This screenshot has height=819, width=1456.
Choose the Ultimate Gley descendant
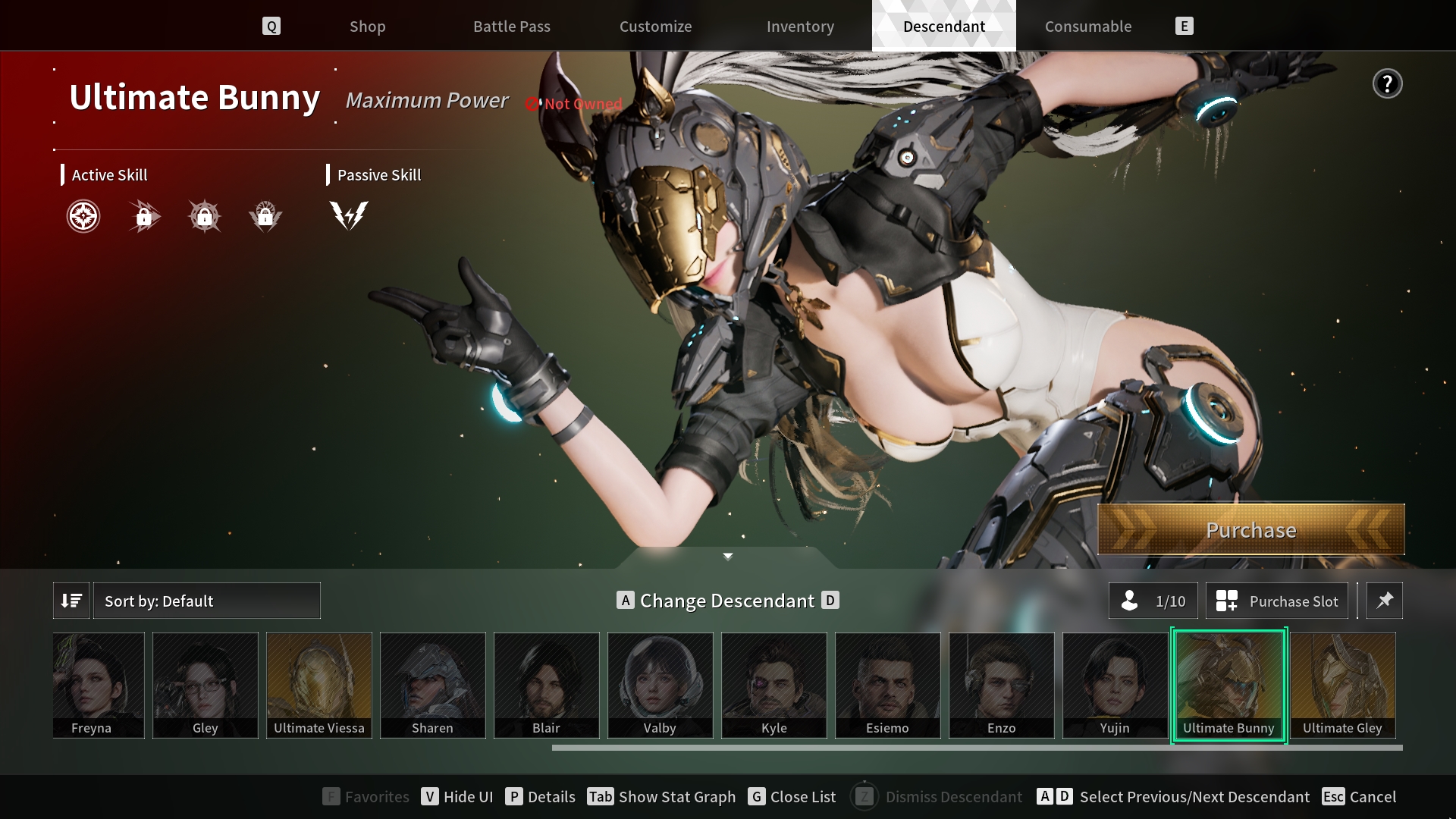1342,685
